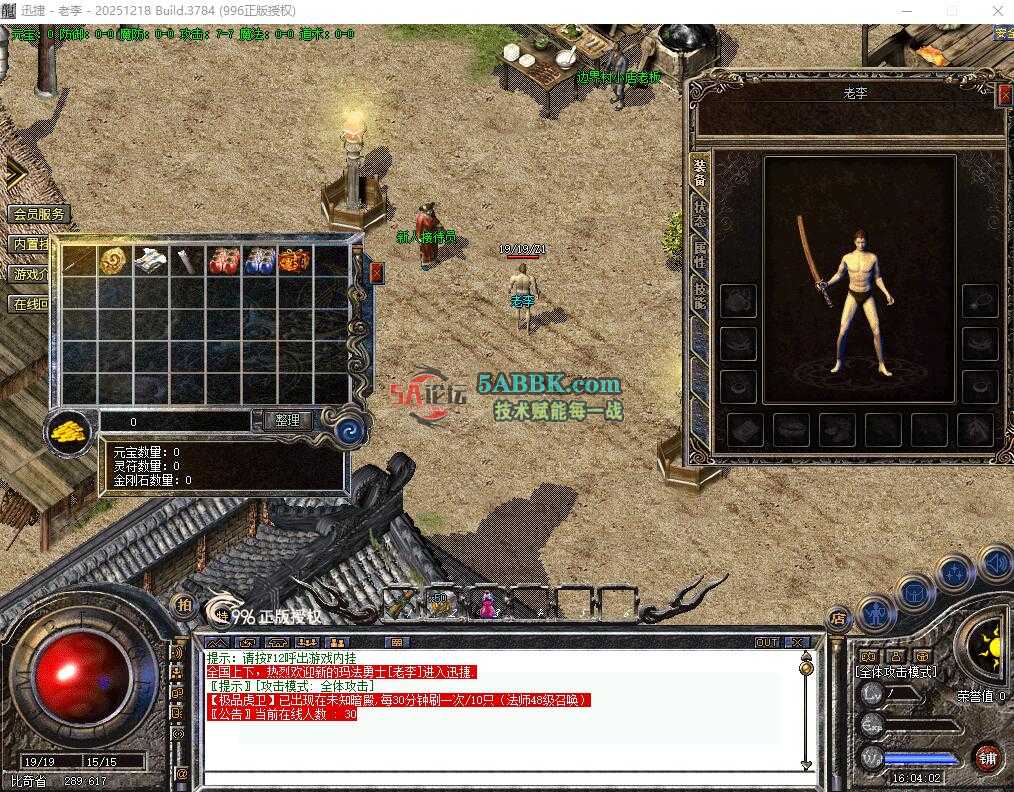Select the blue potion bundle in the bag
This screenshot has width=1014, height=792.
[258, 261]
